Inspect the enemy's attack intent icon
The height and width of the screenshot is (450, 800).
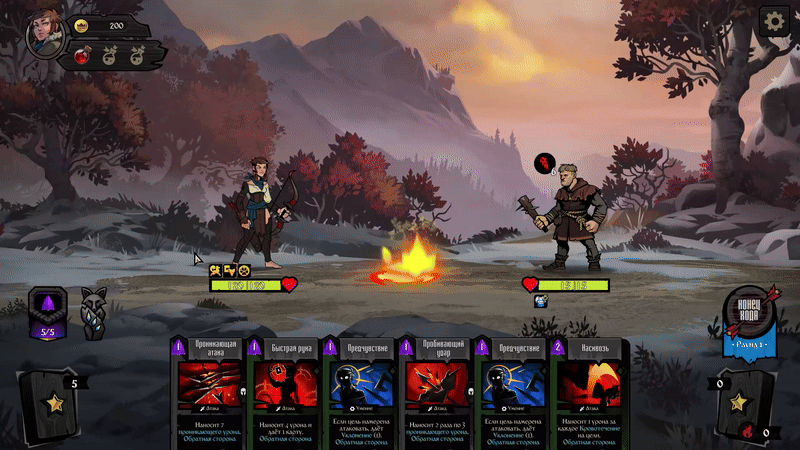544,162
